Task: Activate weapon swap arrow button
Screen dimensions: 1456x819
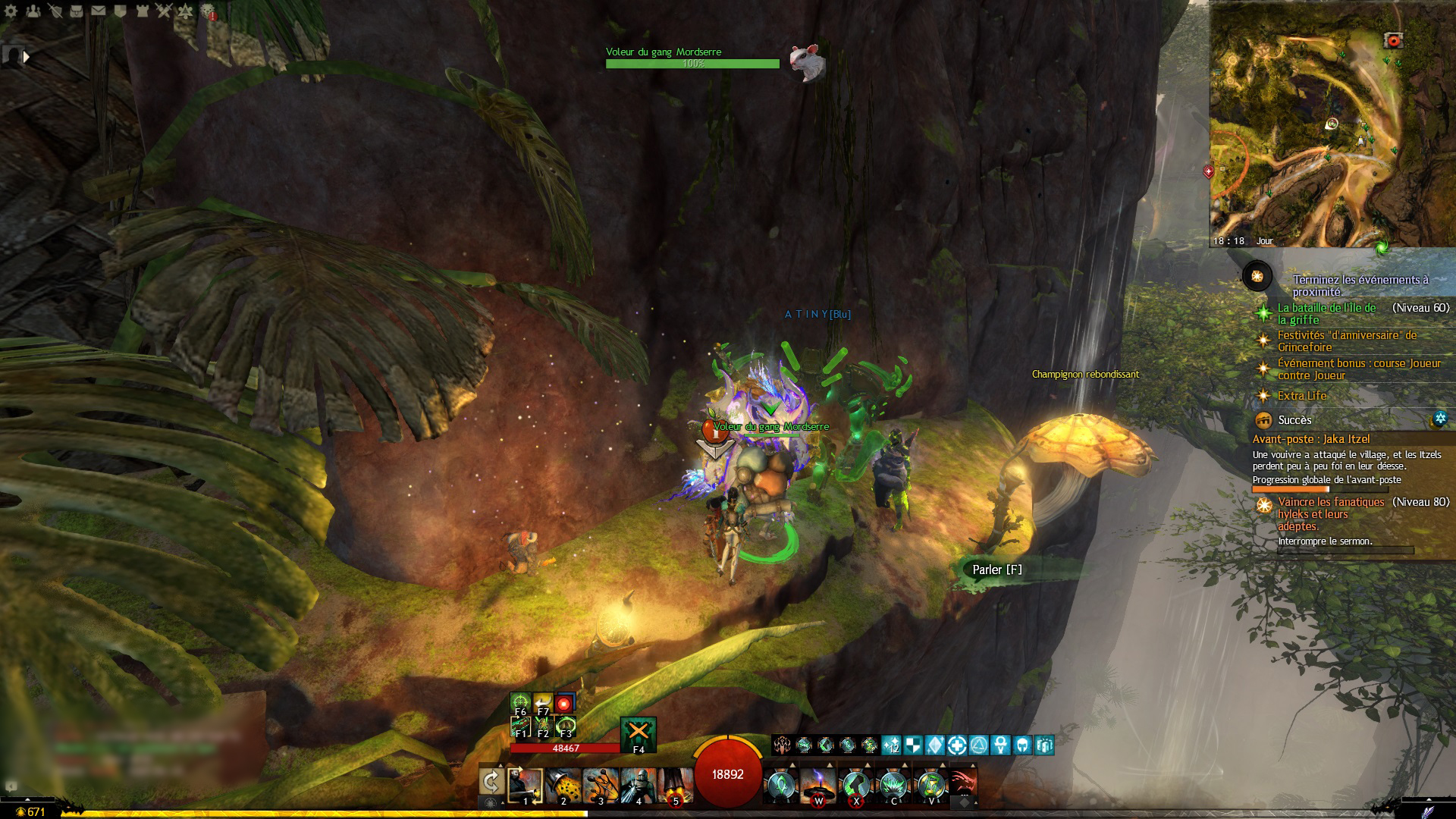Action: coord(491,781)
